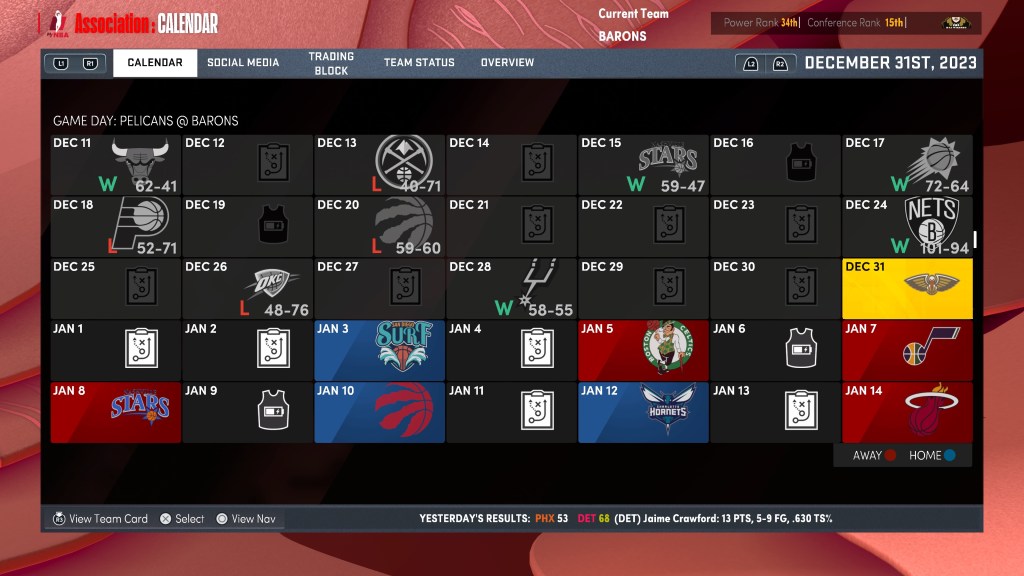Pick the Jan 8 Stars game day
The image size is (1024, 576).
pyautogui.click(x=116, y=412)
